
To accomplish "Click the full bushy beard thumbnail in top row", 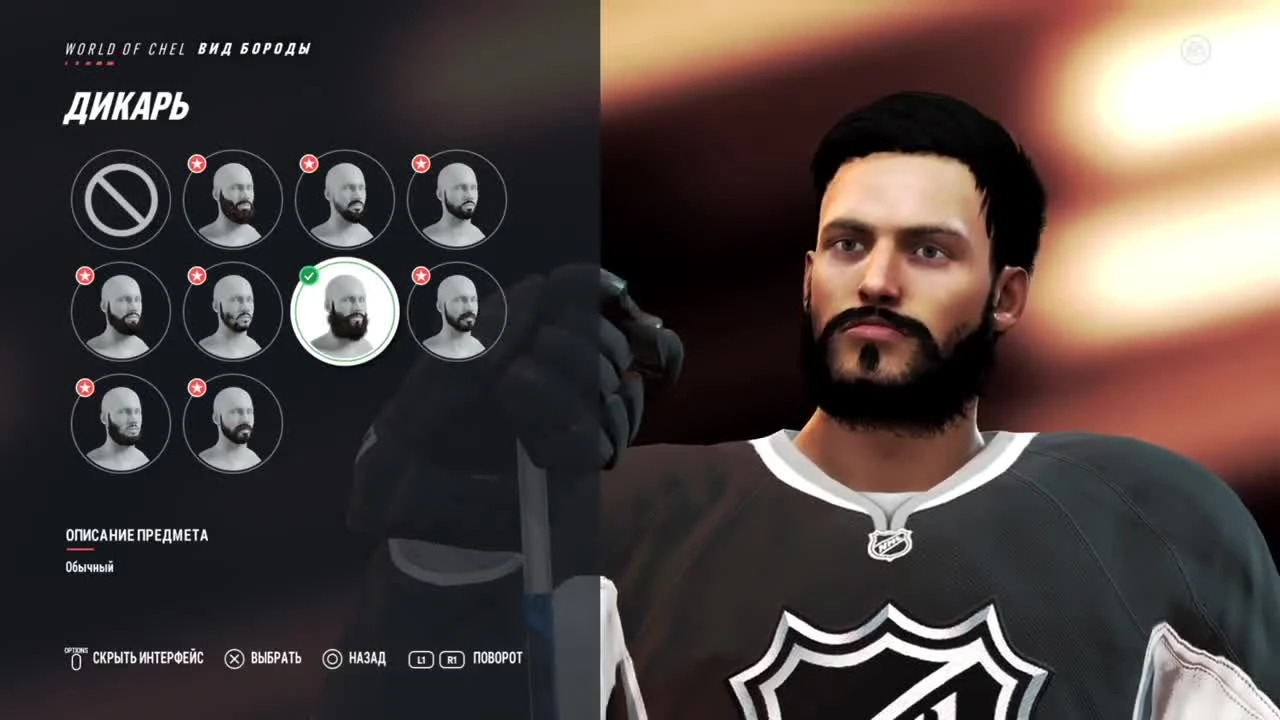I will pos(233,199).
